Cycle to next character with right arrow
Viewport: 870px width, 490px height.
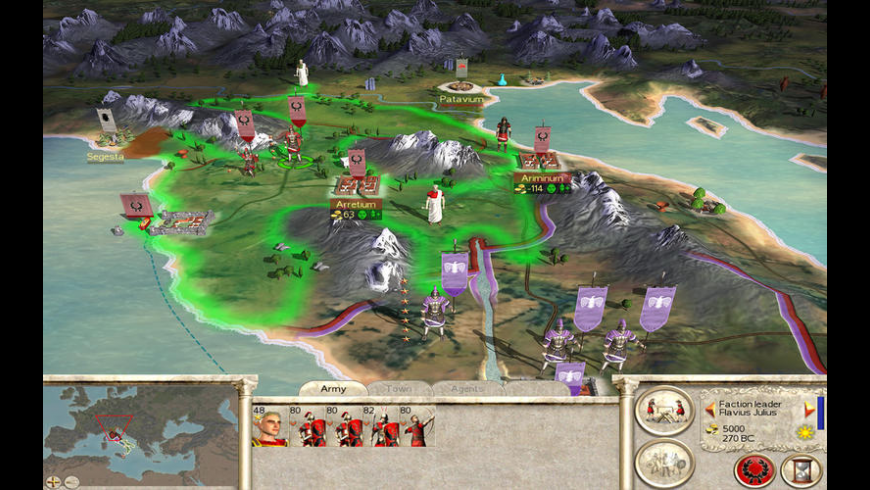[x=809, y=409]
